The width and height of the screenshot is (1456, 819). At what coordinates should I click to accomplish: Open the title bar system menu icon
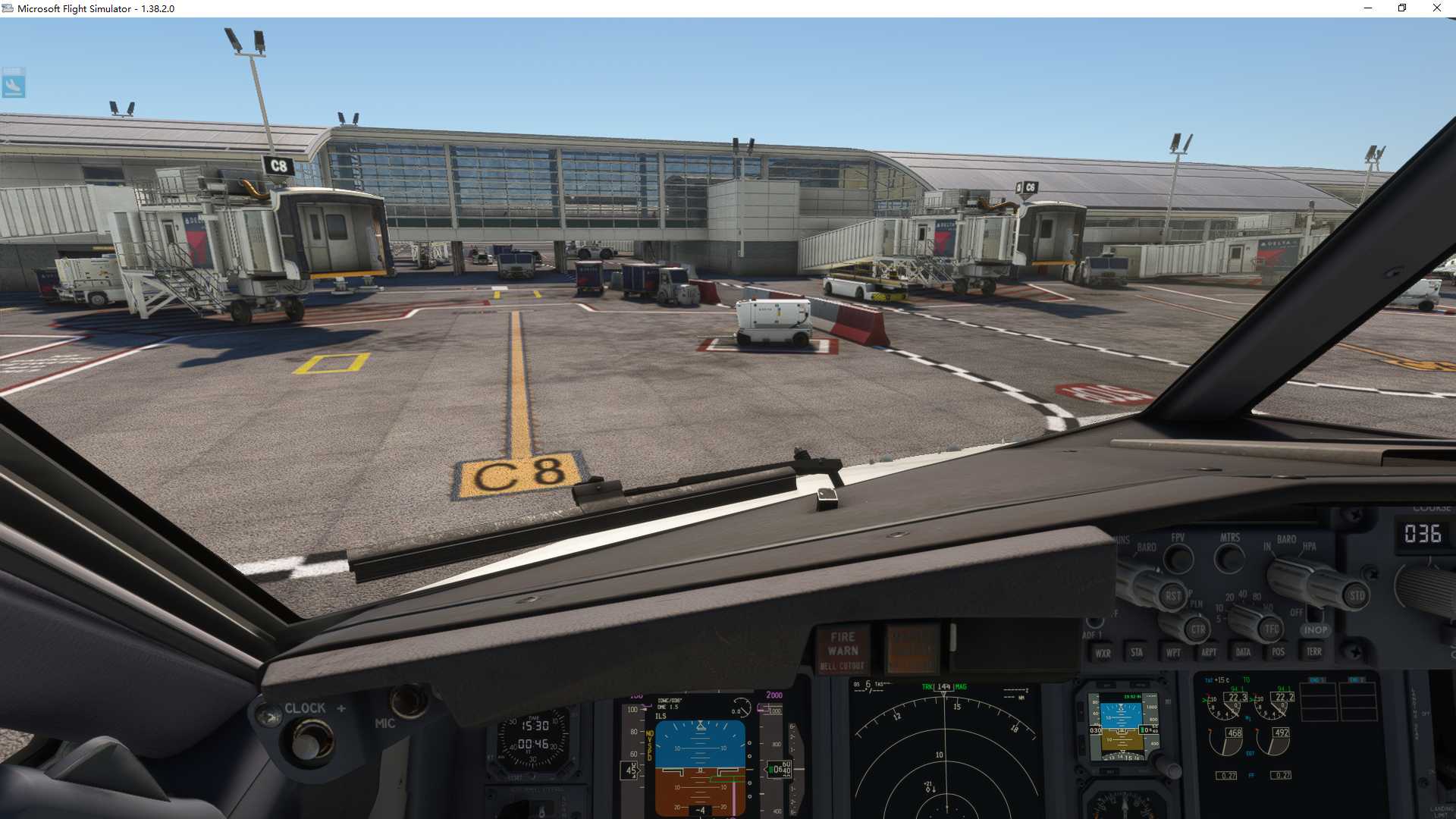tap(7, 8)
